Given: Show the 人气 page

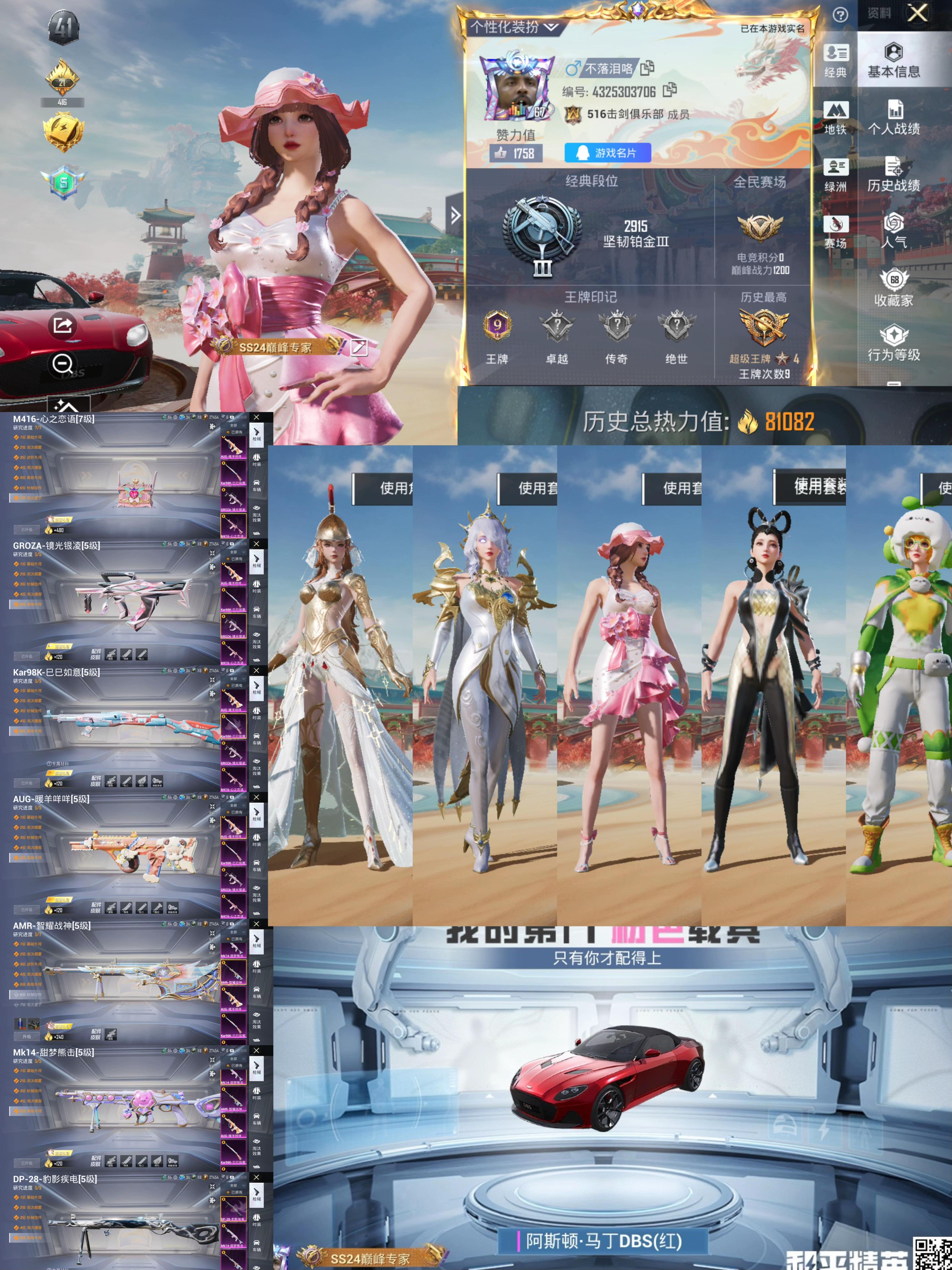Looking at the screenshot, I should click(893, 231).
